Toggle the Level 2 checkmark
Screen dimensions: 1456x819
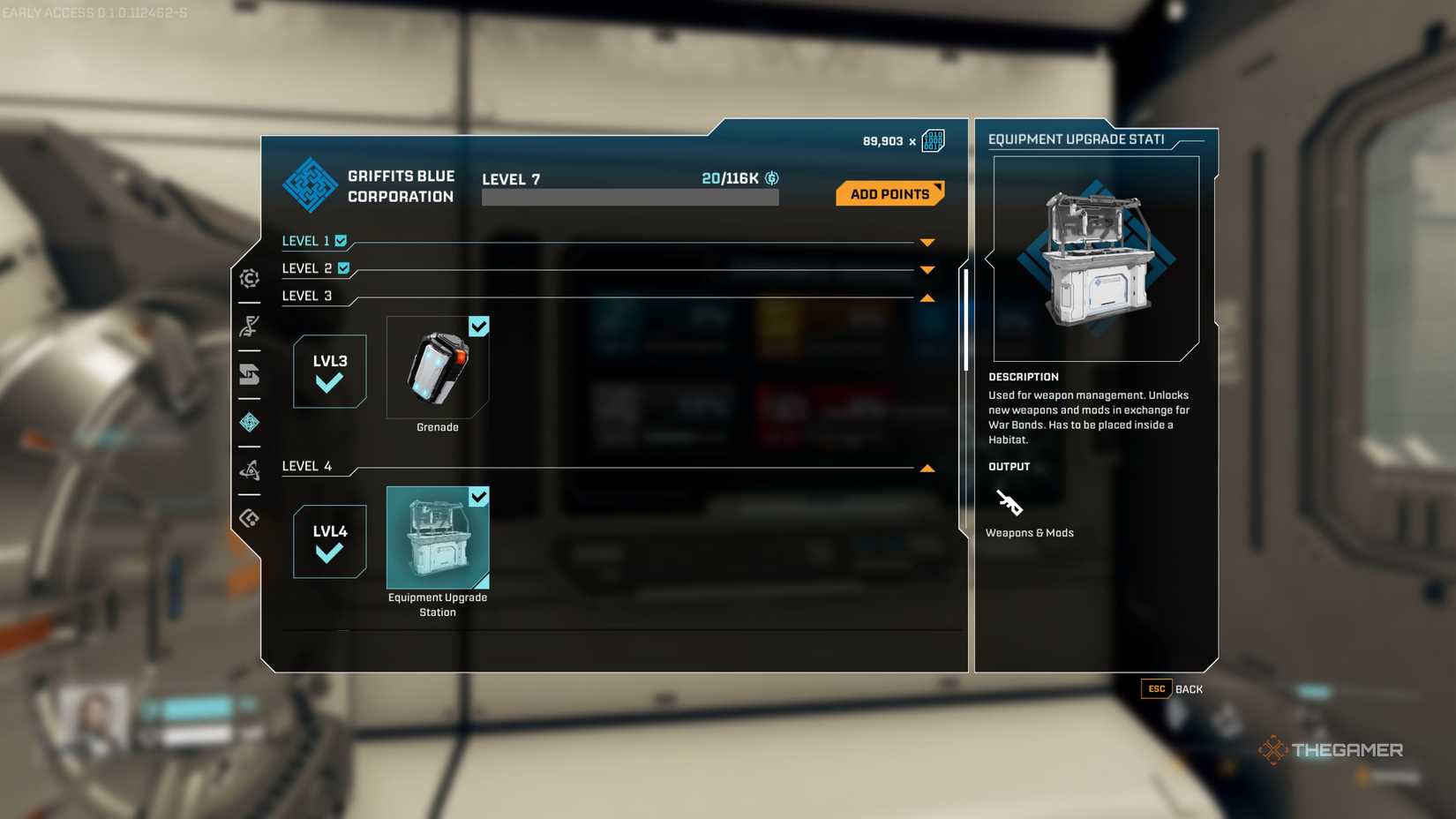click(x=344, y=268)
